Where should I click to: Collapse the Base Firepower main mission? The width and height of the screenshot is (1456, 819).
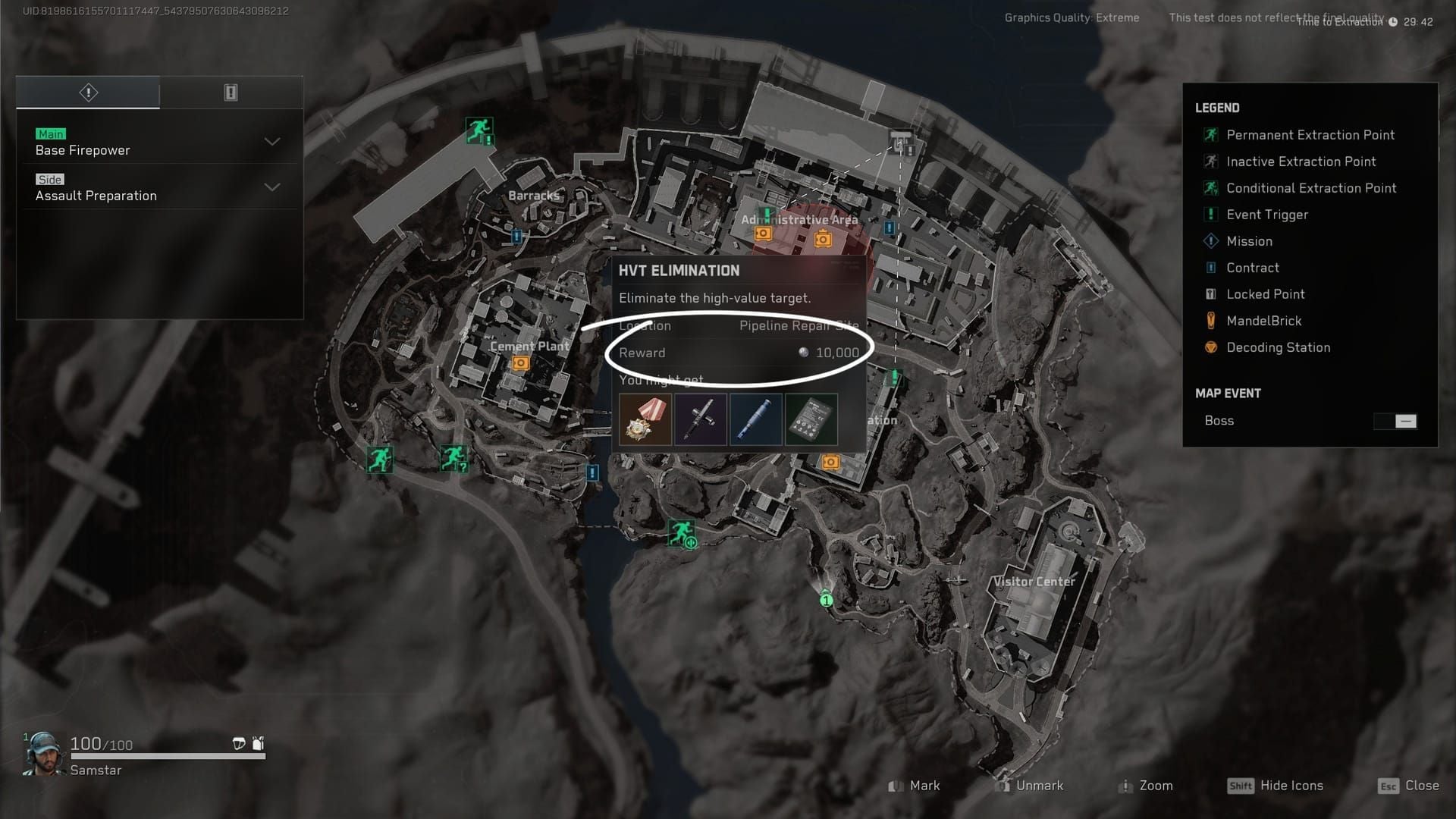(271, 142)
